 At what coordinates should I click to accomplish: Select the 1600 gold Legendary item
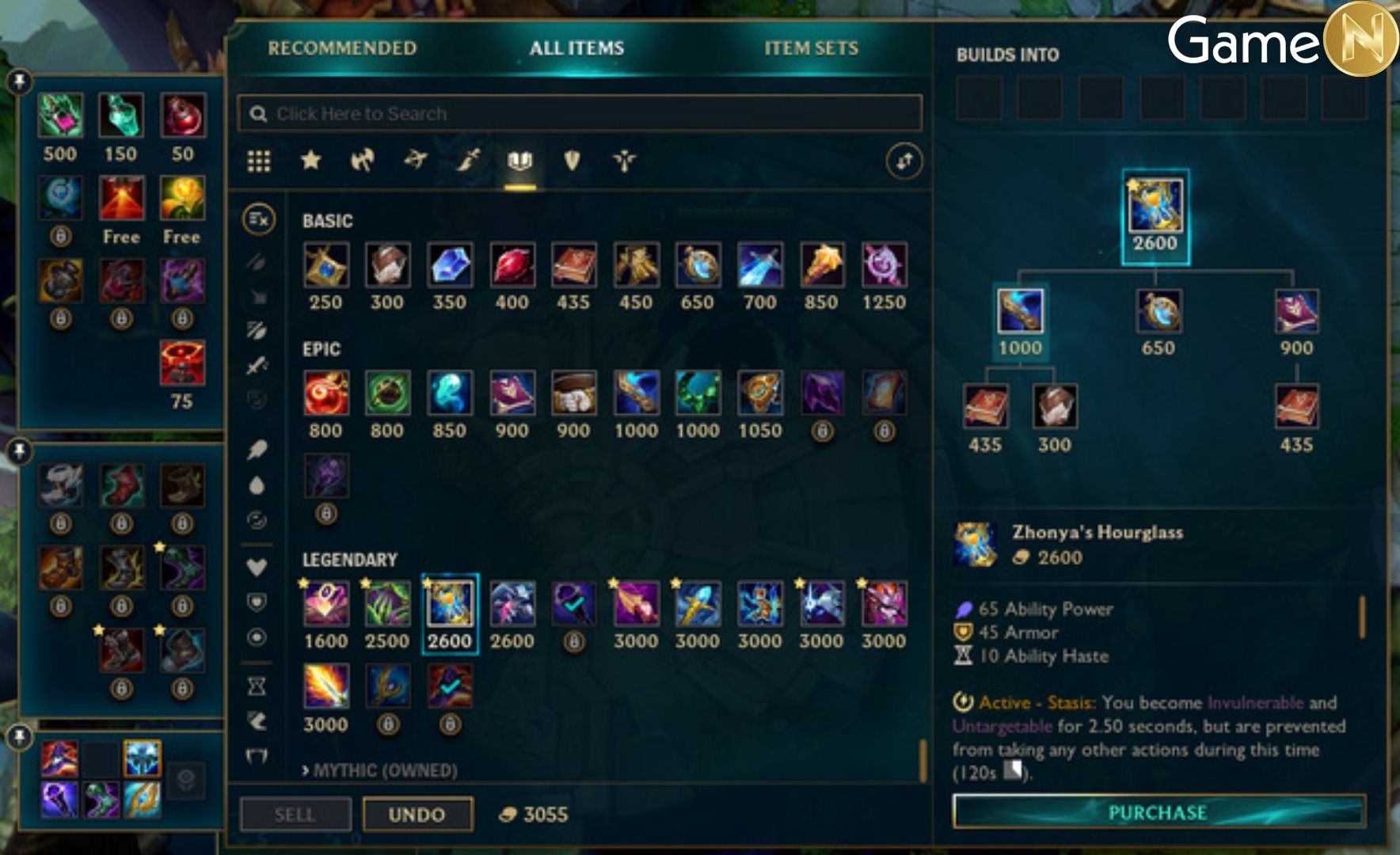[326, 604]
